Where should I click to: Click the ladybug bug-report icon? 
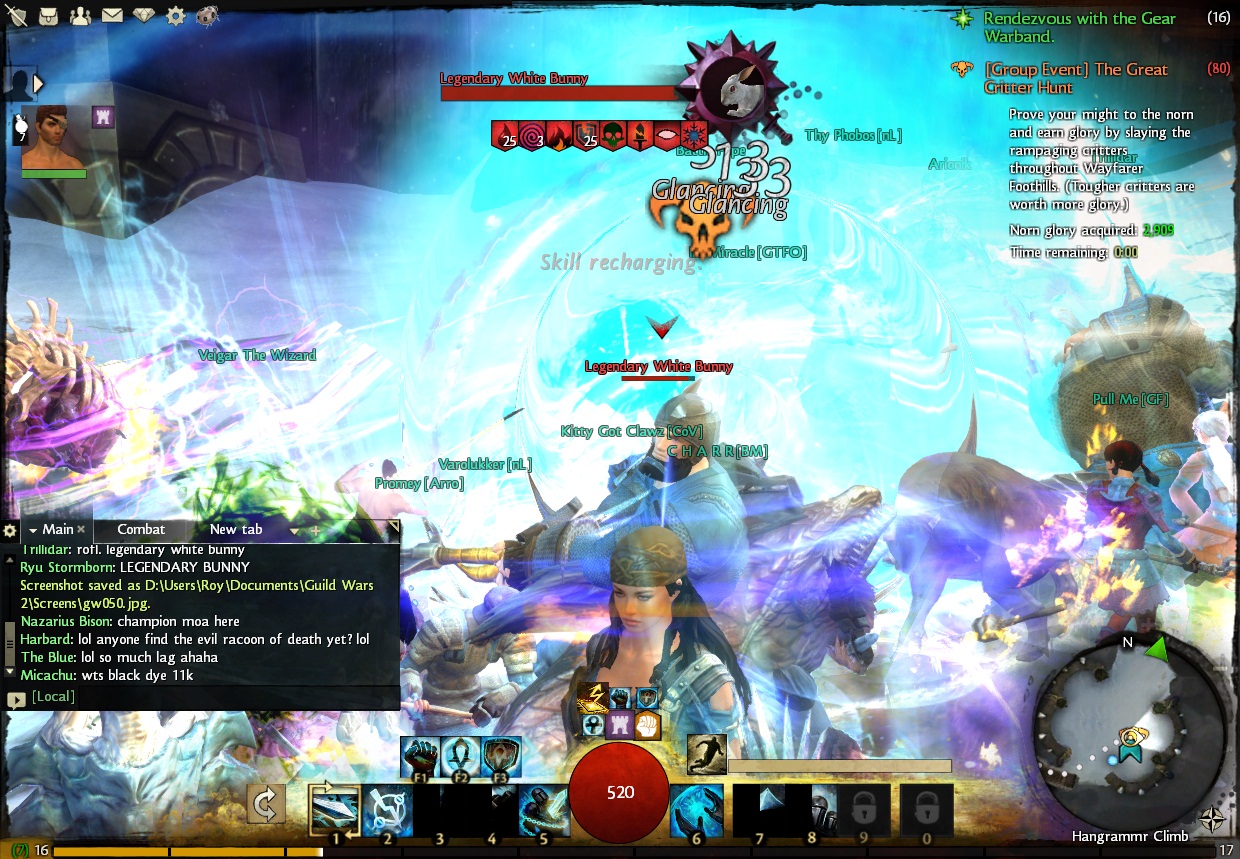click(208, 16)
